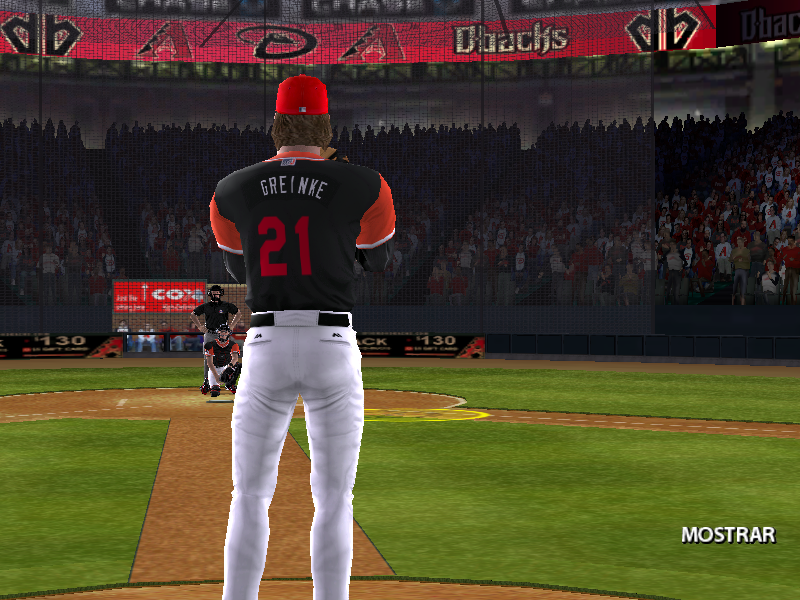
Task: Click the MOSTRAR button
Action: [728, 535]
